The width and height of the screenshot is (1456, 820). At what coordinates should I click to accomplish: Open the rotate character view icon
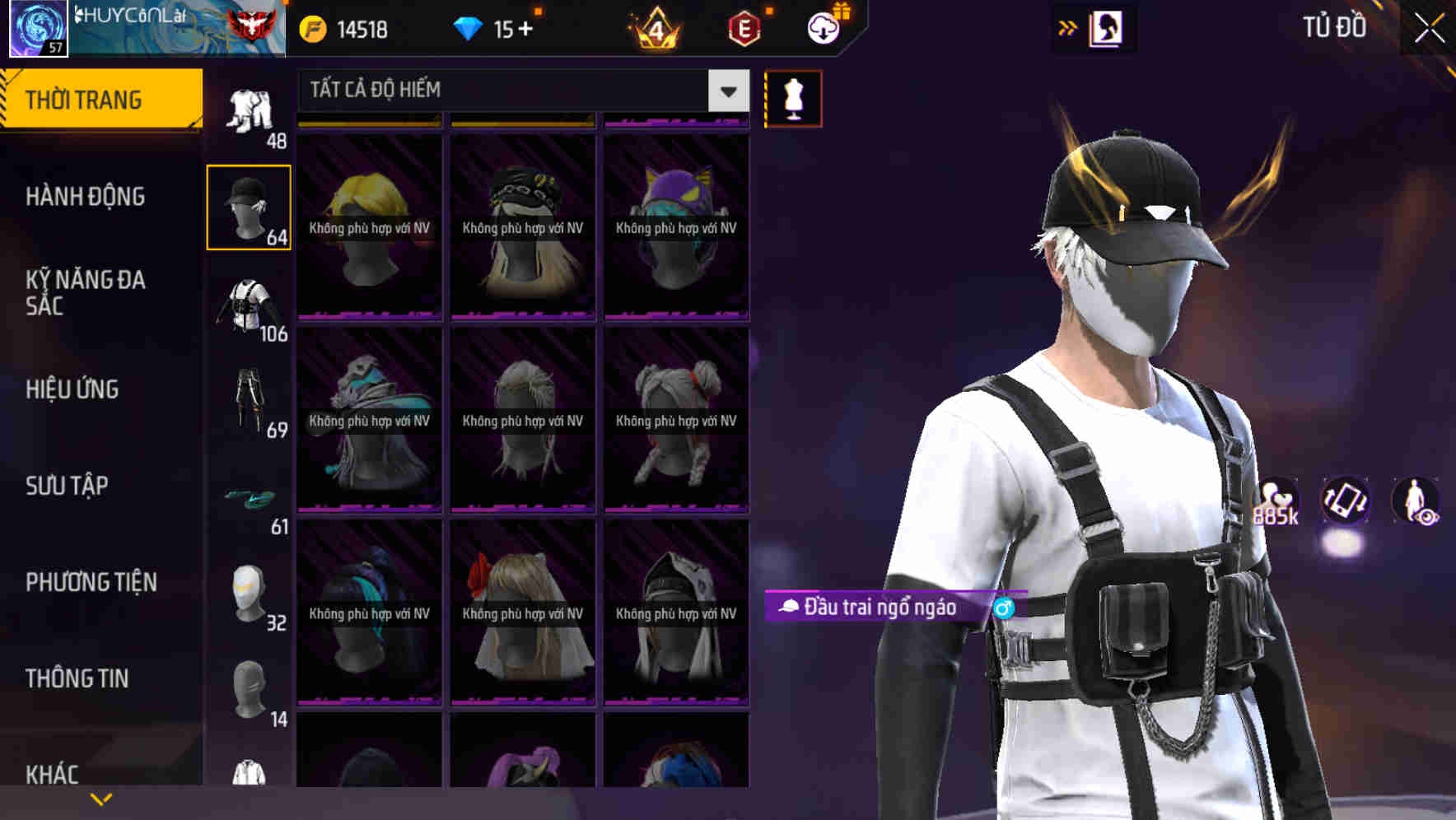[x=1344, y=503]
